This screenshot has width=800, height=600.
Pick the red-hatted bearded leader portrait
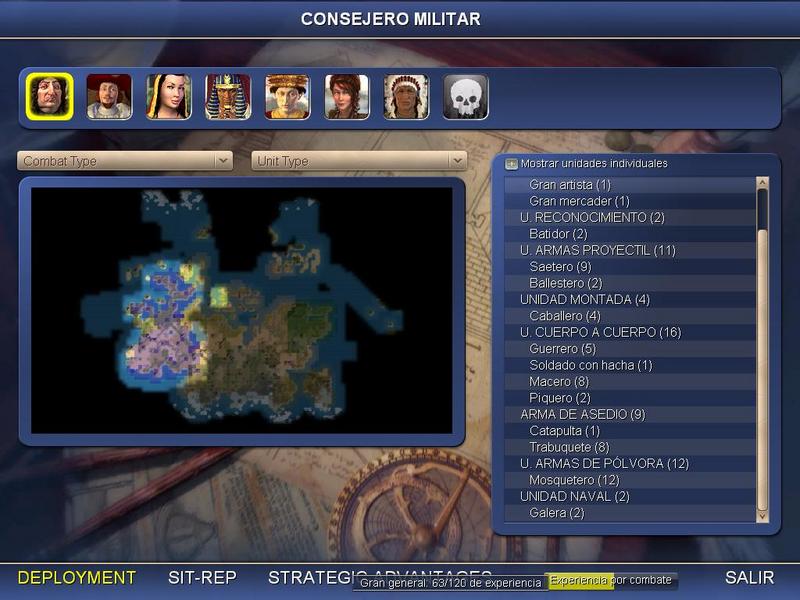coord(109,97)
